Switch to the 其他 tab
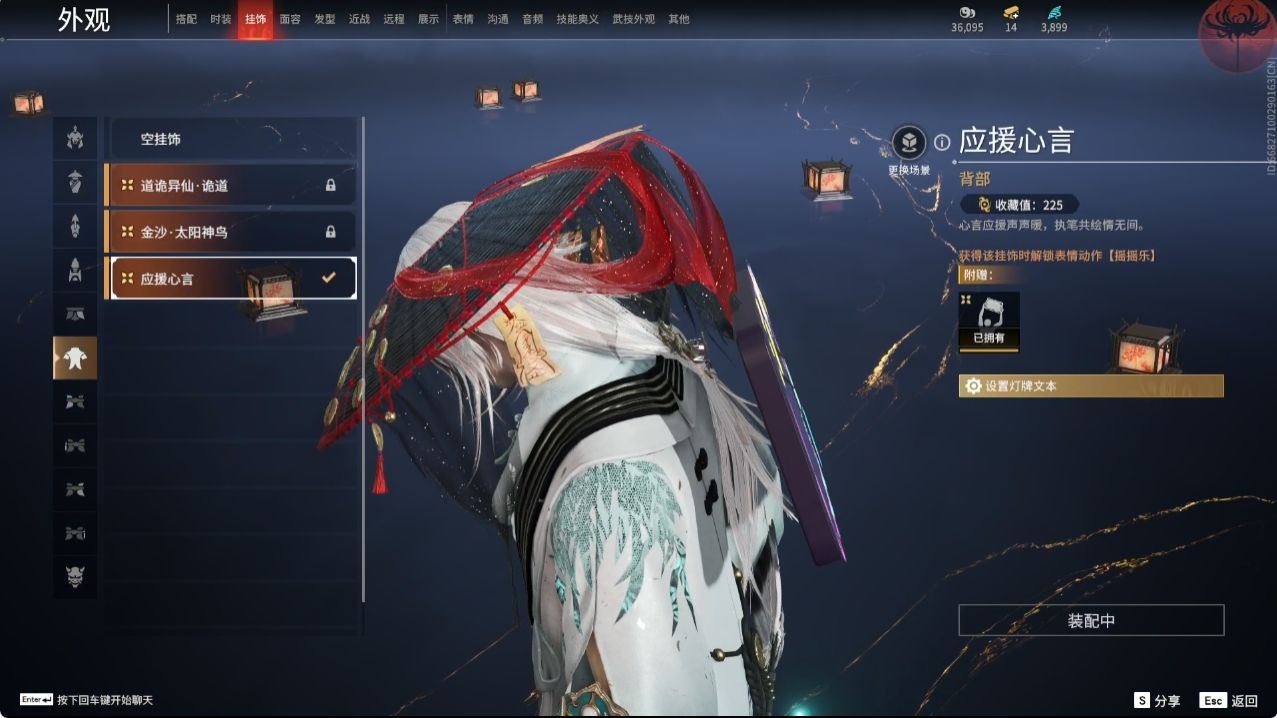This screenshot has height=718, width=1277. pos(679,19)
